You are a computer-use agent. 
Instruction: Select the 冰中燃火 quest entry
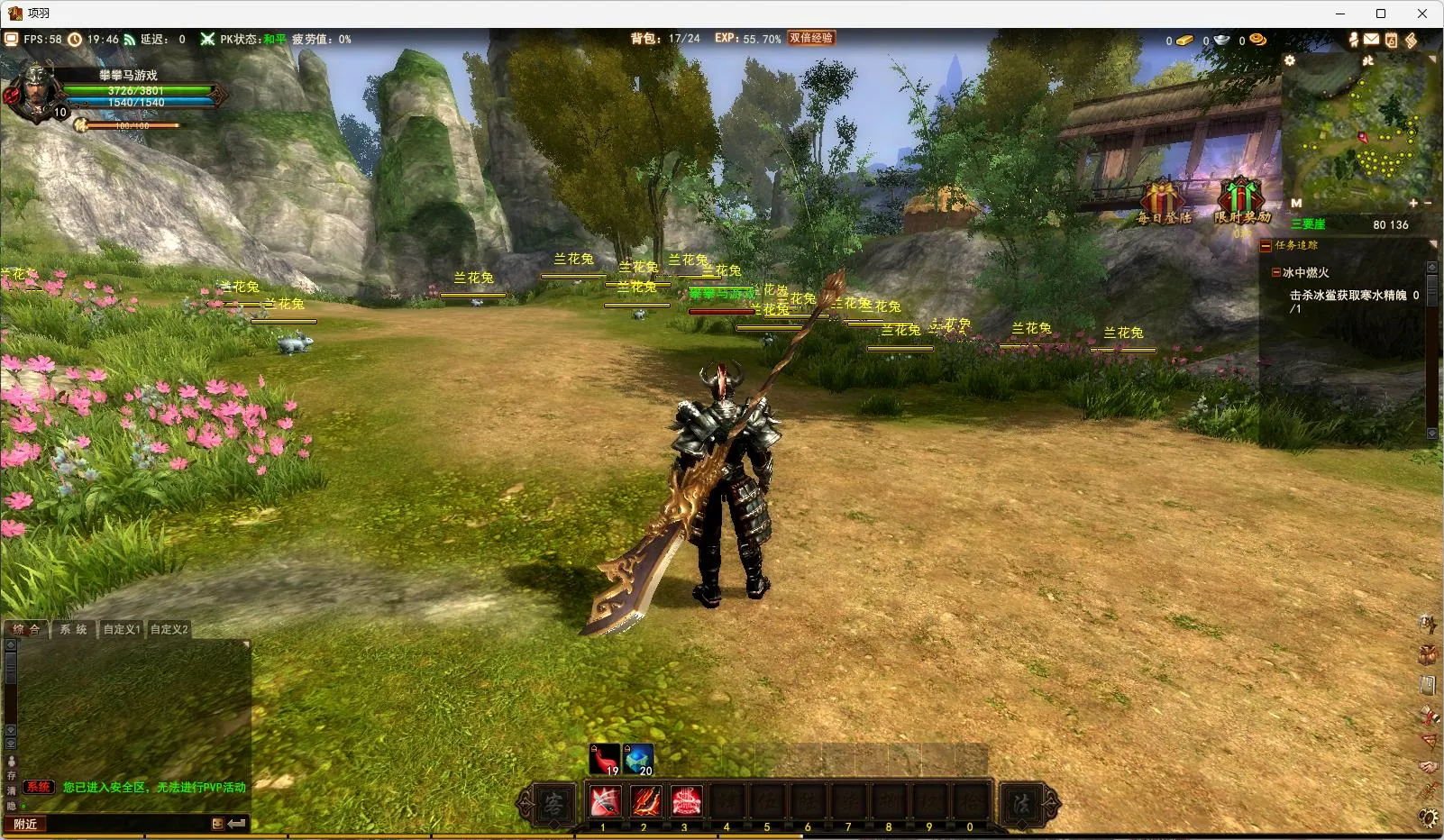(1305, 272)
